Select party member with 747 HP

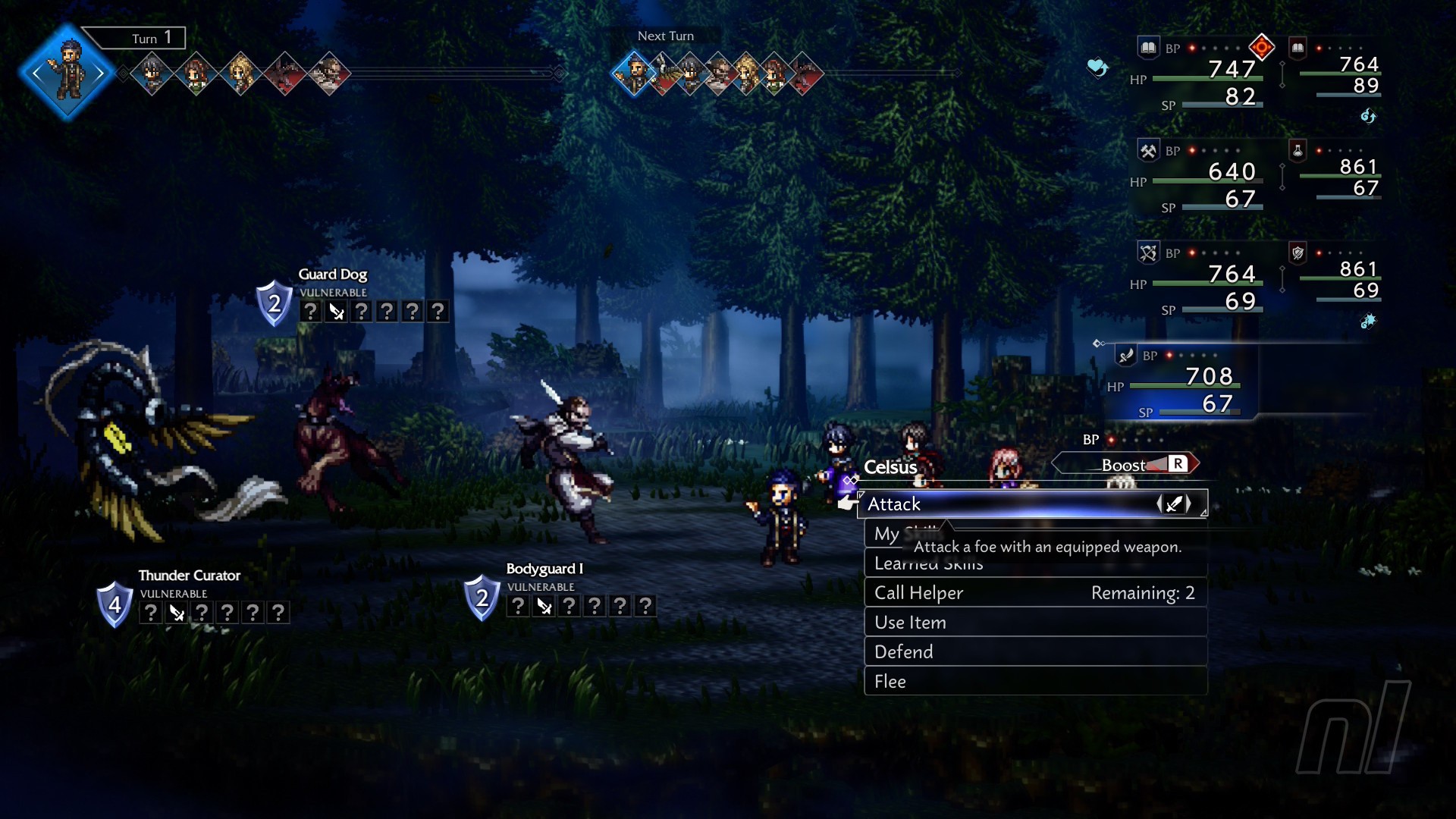point(1198,76)
